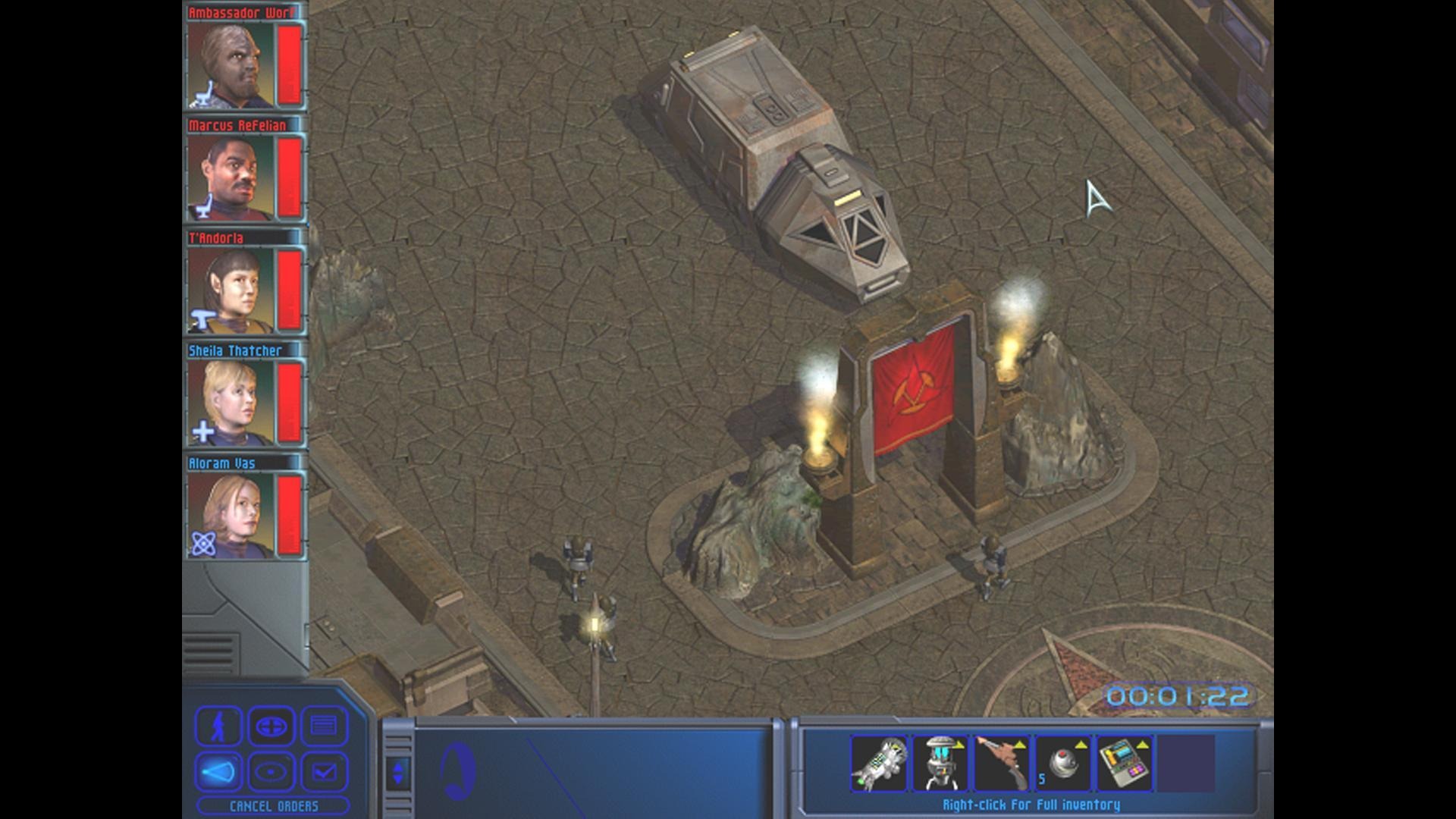This screenshot has height=819, width=1456.
Task: Open the lined panel list button
Action: coord(324,726)
